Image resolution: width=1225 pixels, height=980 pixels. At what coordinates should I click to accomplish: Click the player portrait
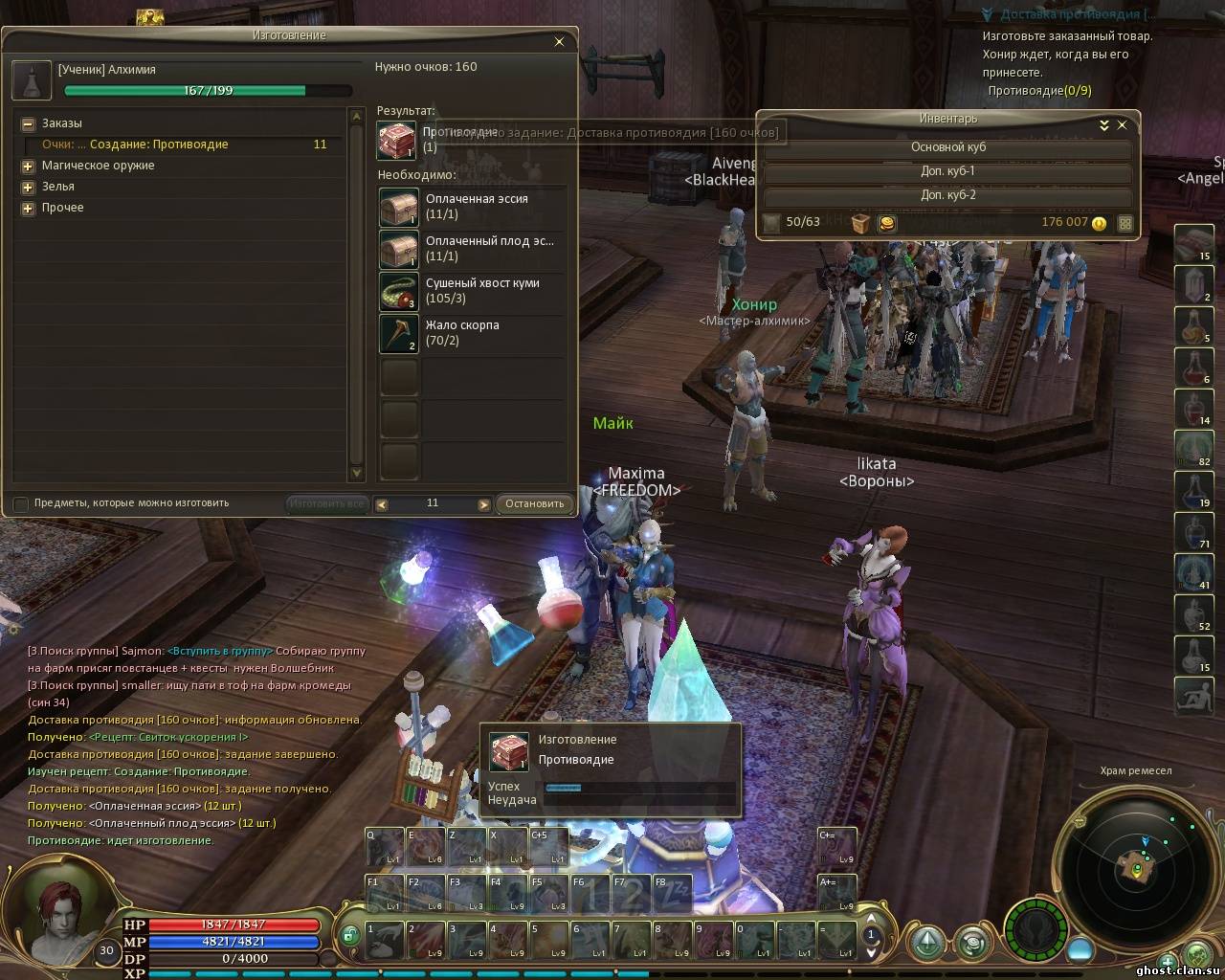pos(62,910)
